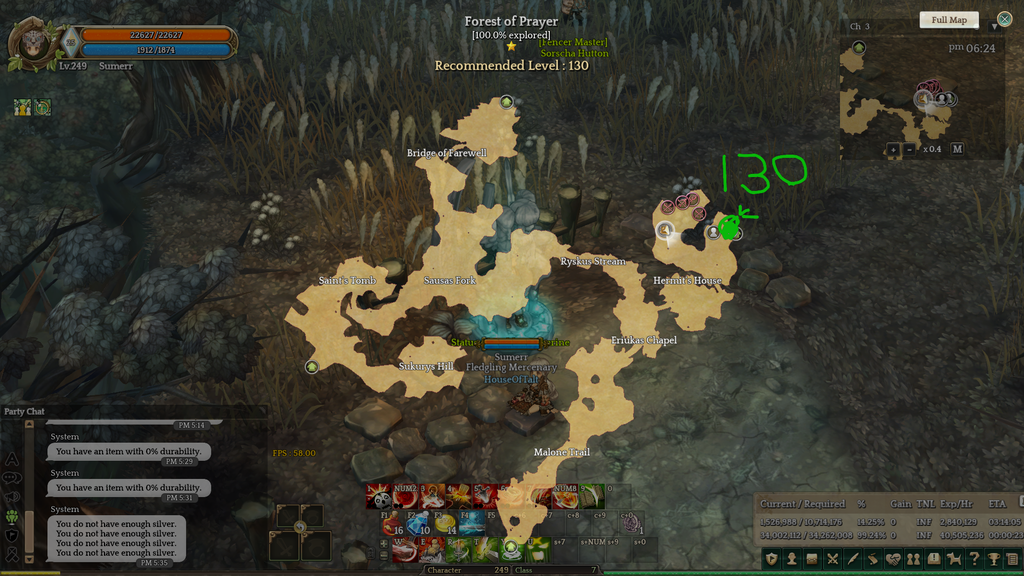Open the character silhouette menu icon
The image size is (1024, 576).
[791, 559]
